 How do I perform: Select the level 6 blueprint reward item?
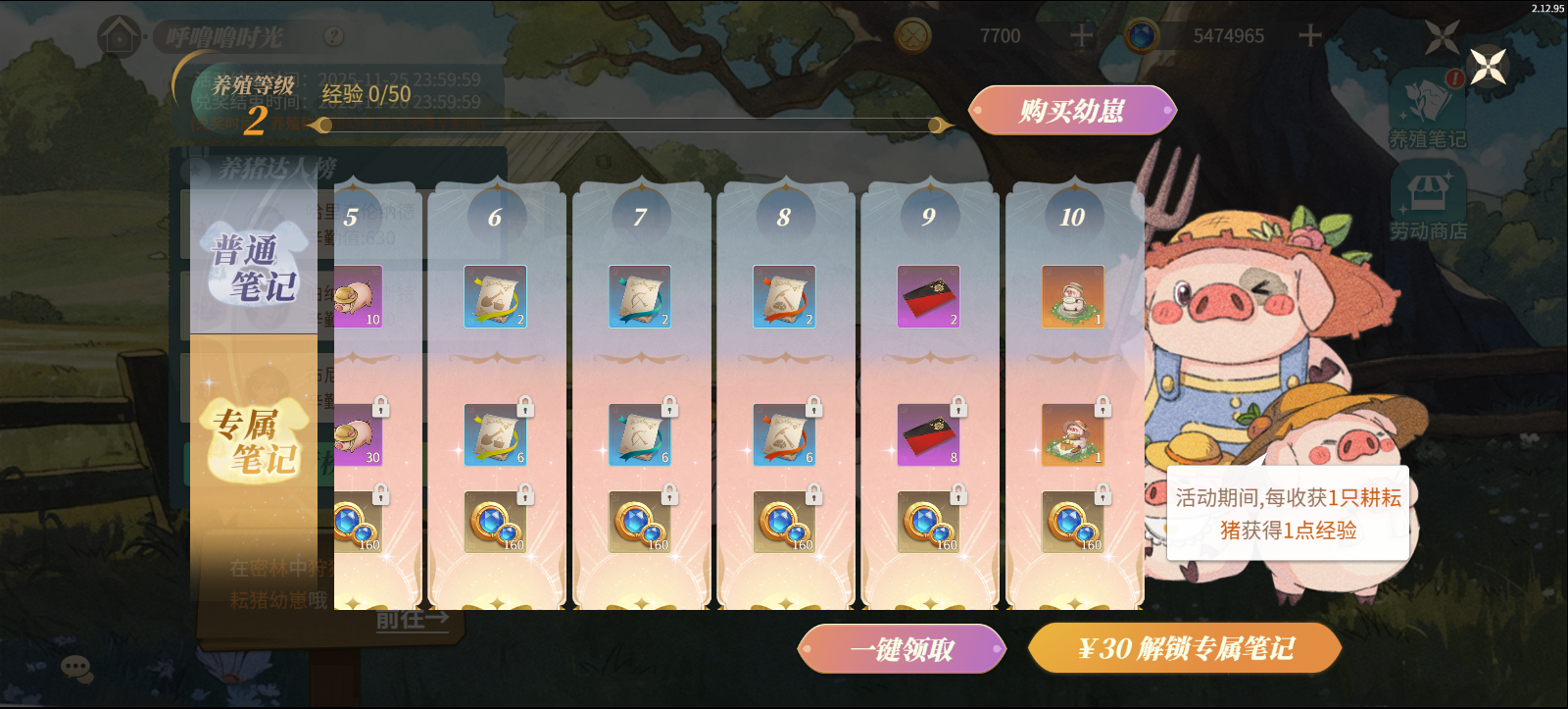pos(493,297)
